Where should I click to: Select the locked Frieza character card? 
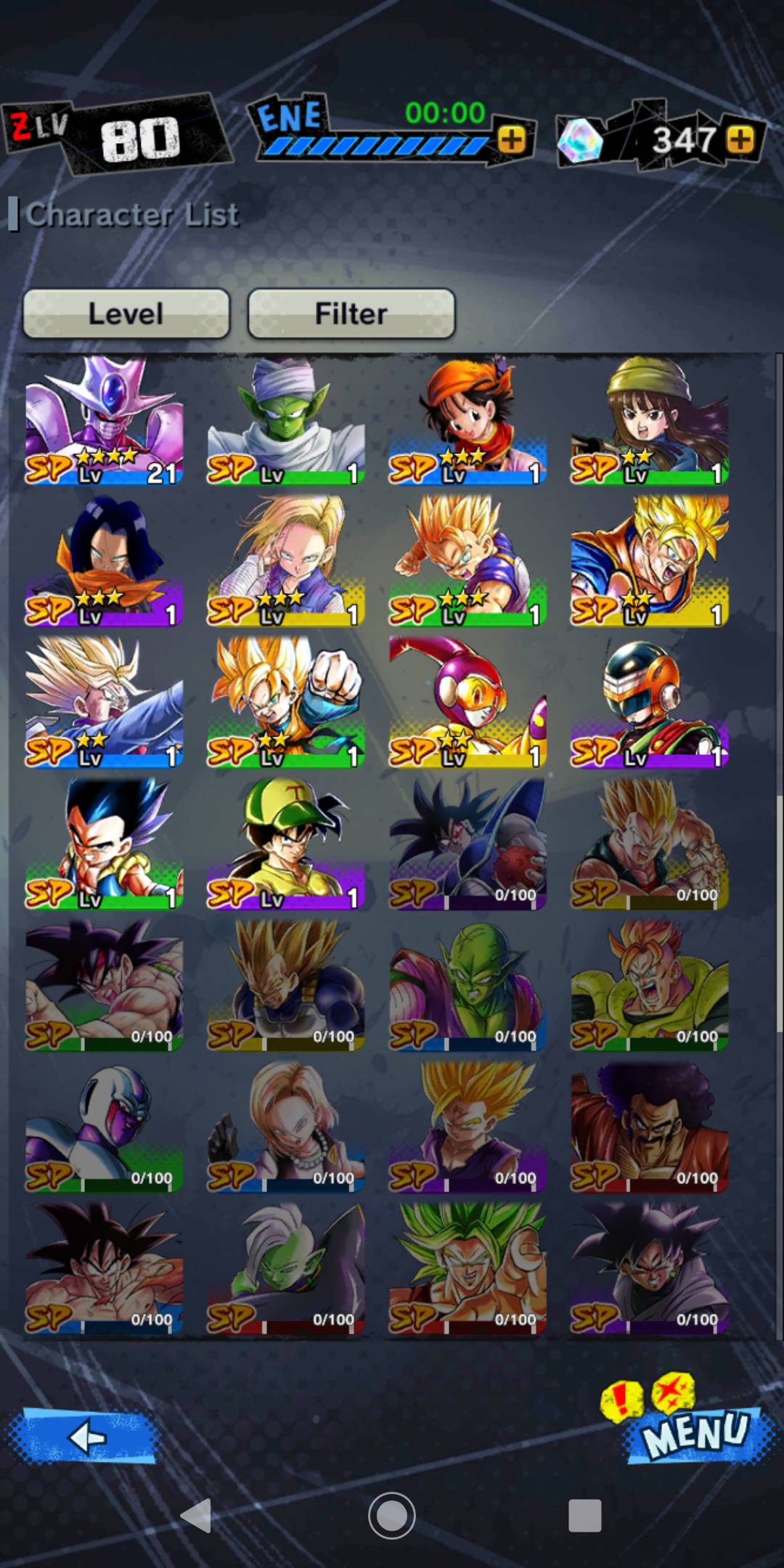click(x=104, y=1127)
